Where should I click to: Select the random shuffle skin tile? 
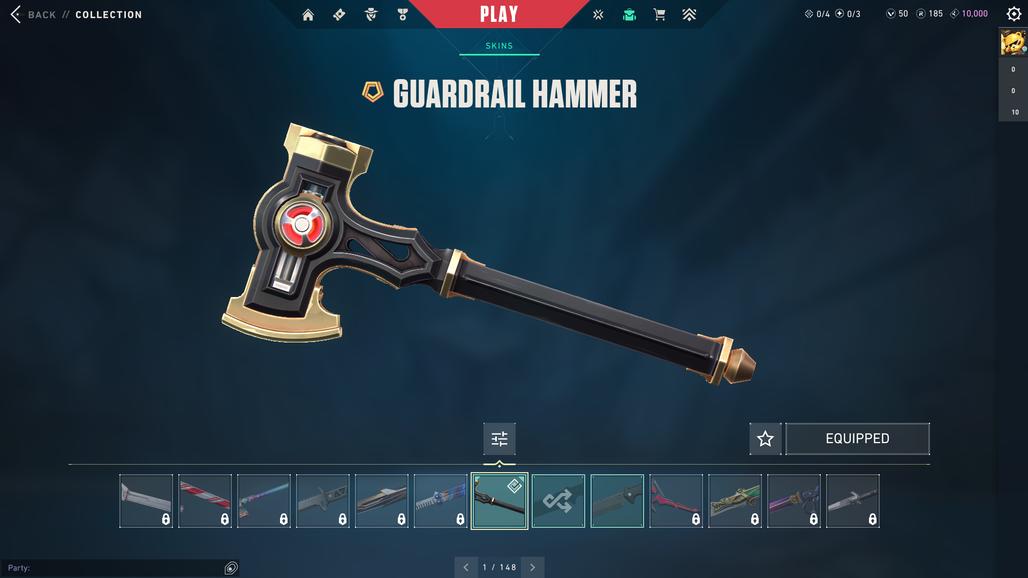click(x=558, y=501)
